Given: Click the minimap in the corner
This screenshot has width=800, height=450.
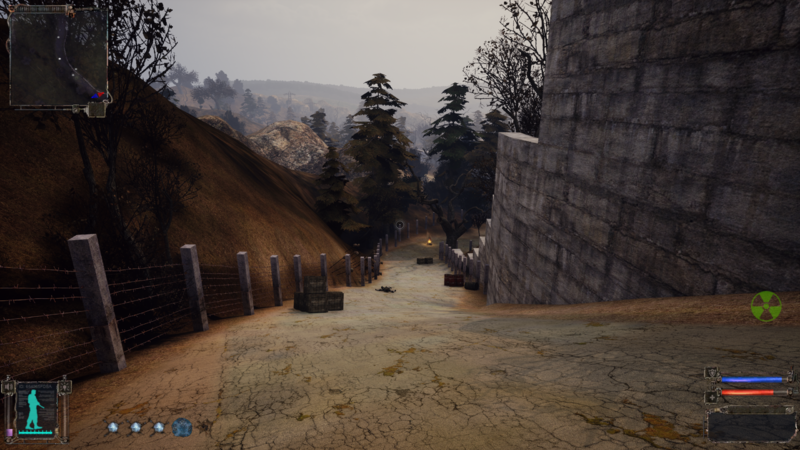Looking at the screenshot, I should point(58,56).
